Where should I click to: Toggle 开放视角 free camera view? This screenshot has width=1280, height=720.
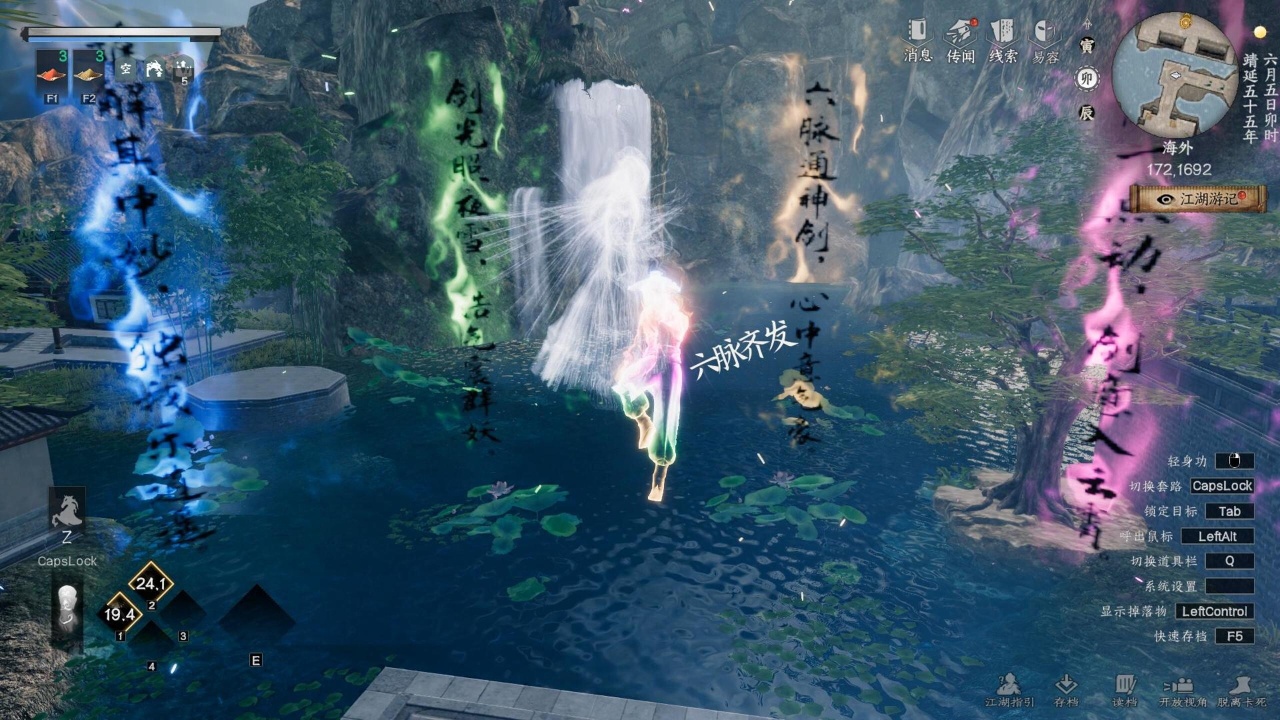click(x=1183, y=690)
